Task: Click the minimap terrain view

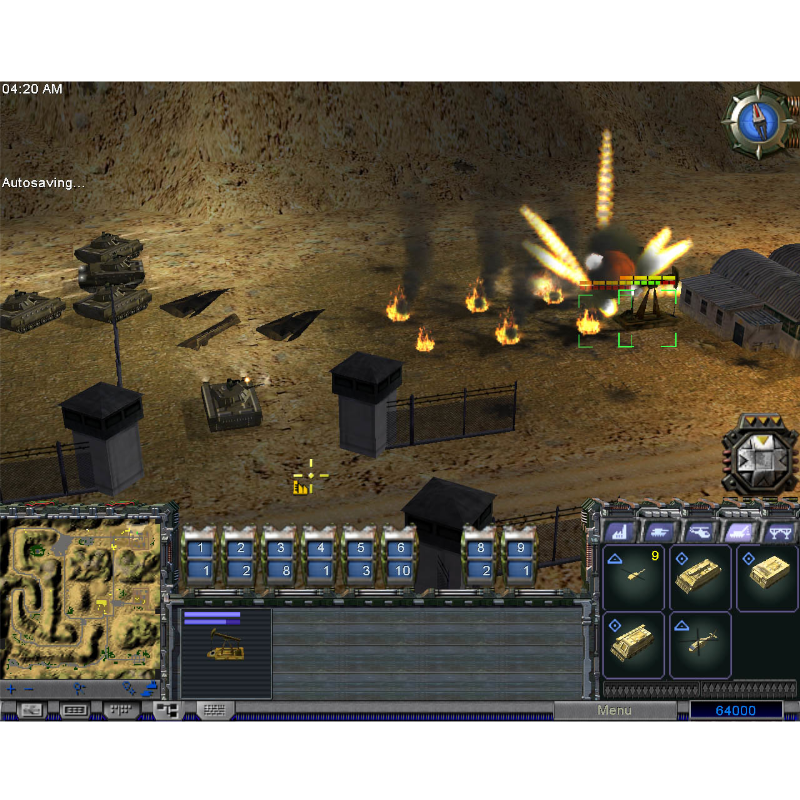Action: (81, 597)
